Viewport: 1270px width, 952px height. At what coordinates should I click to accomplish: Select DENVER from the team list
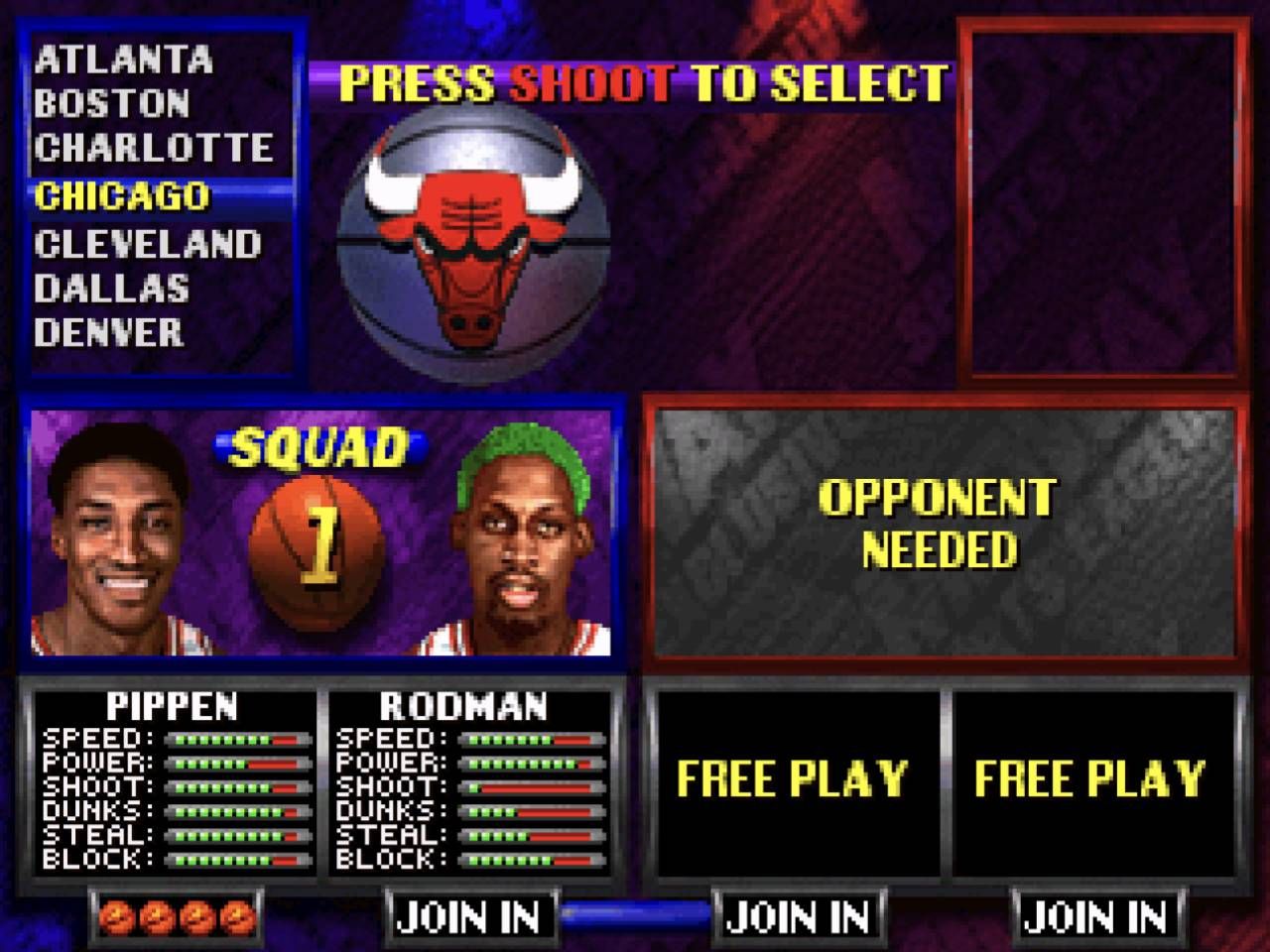coord(112,334)
